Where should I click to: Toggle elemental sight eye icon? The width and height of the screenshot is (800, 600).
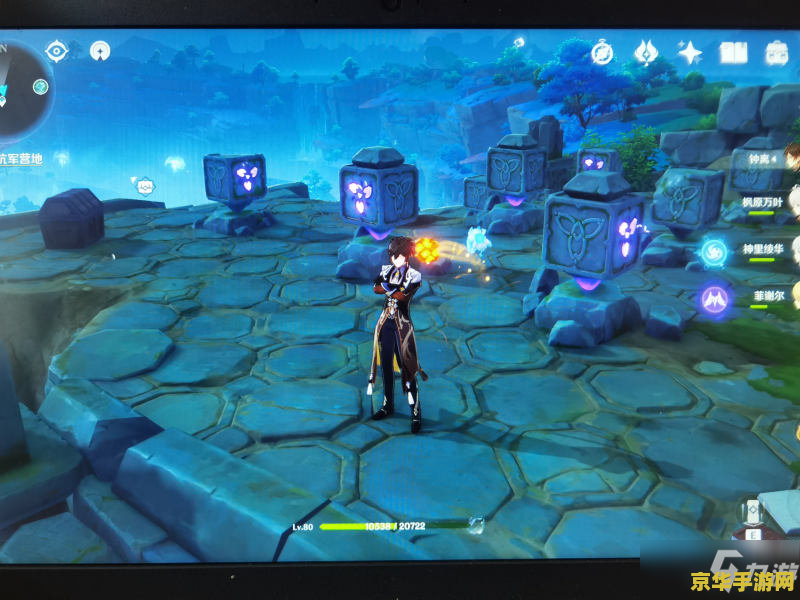click(x=56, y=50)
